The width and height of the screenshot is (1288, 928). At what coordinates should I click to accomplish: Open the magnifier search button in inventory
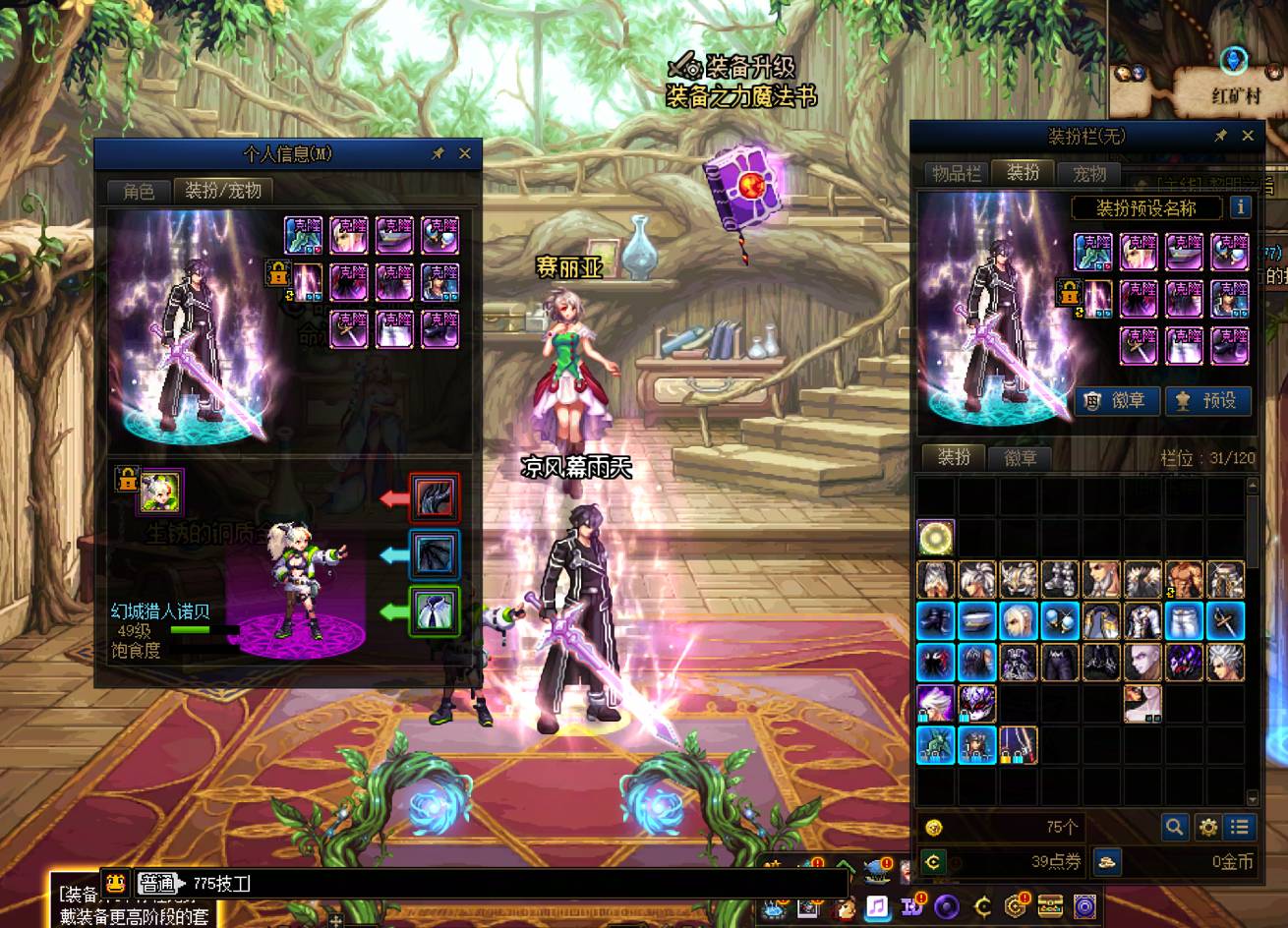pos(1174,827)
